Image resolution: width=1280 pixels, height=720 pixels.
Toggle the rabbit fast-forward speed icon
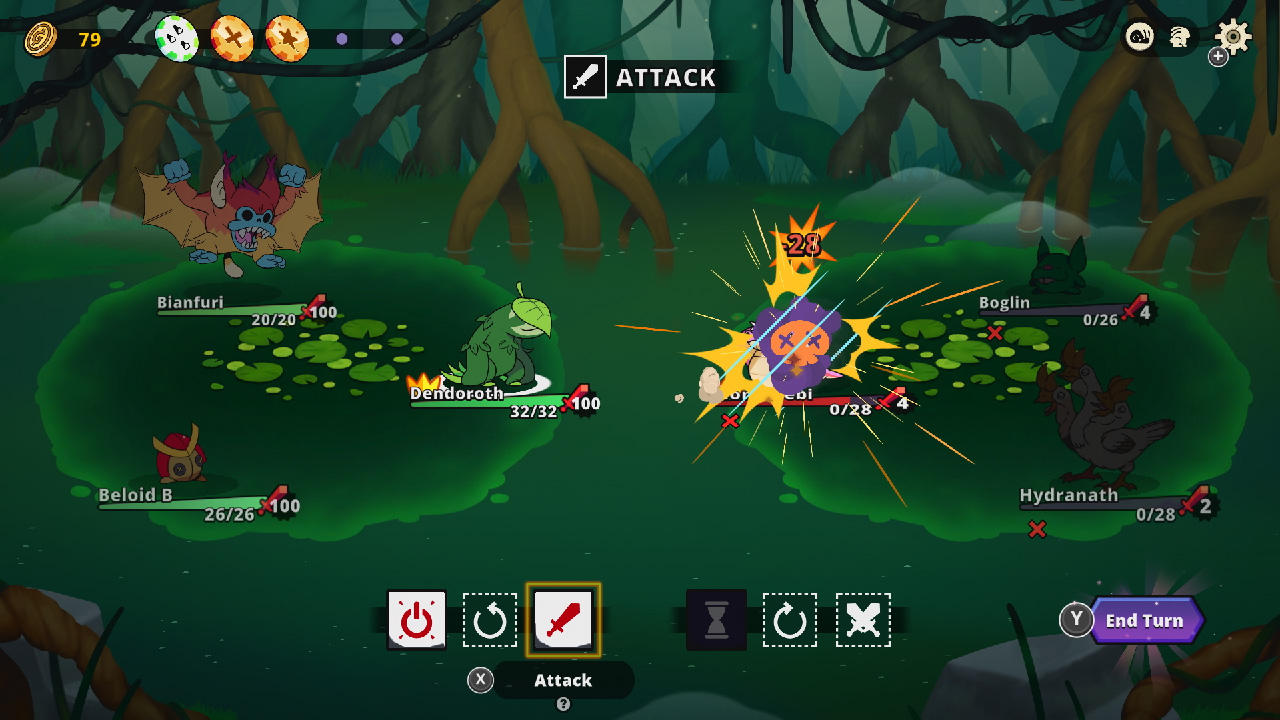[x=1182, y=35]
